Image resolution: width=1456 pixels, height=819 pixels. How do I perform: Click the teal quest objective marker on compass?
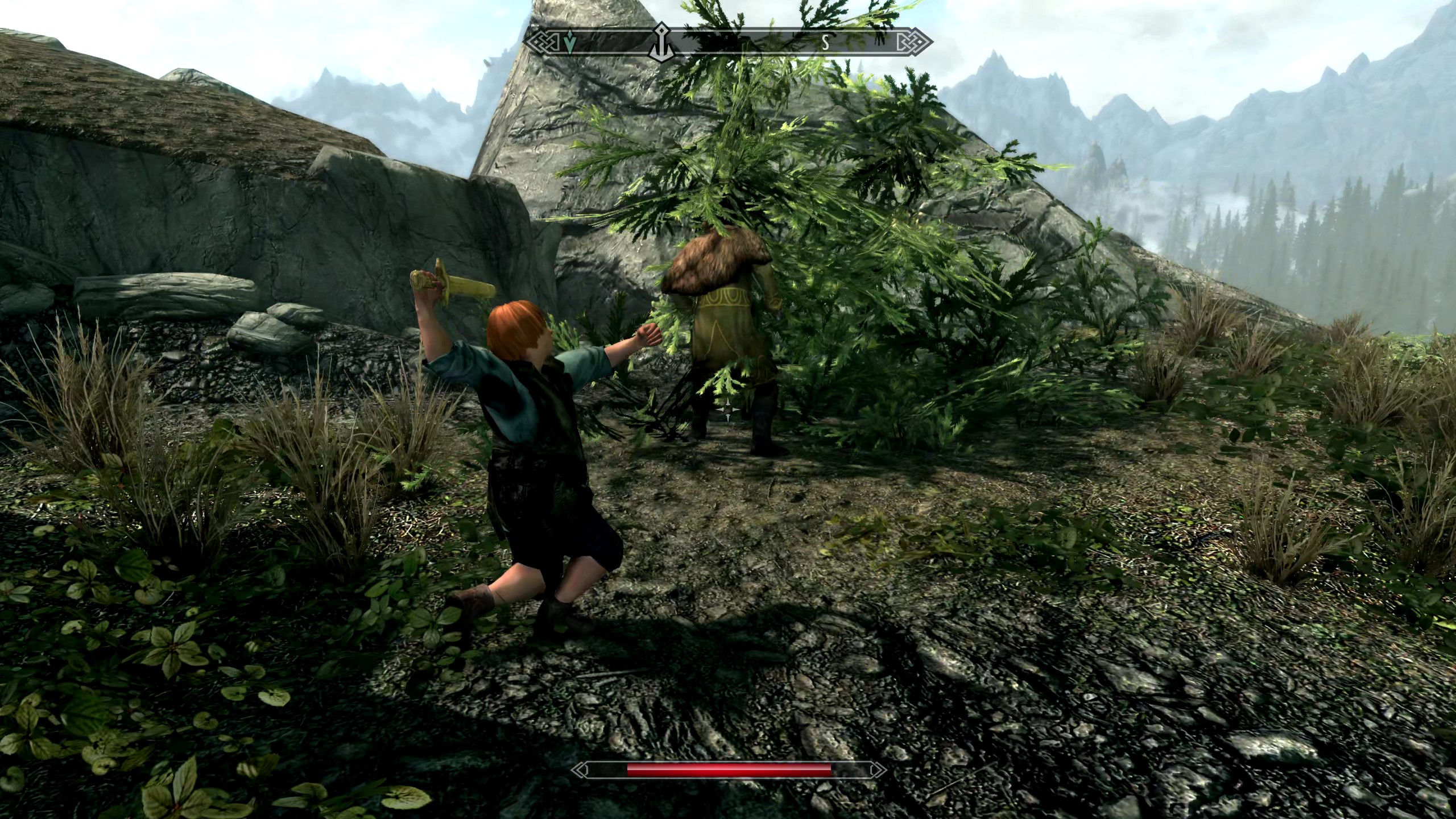point(570,40)
